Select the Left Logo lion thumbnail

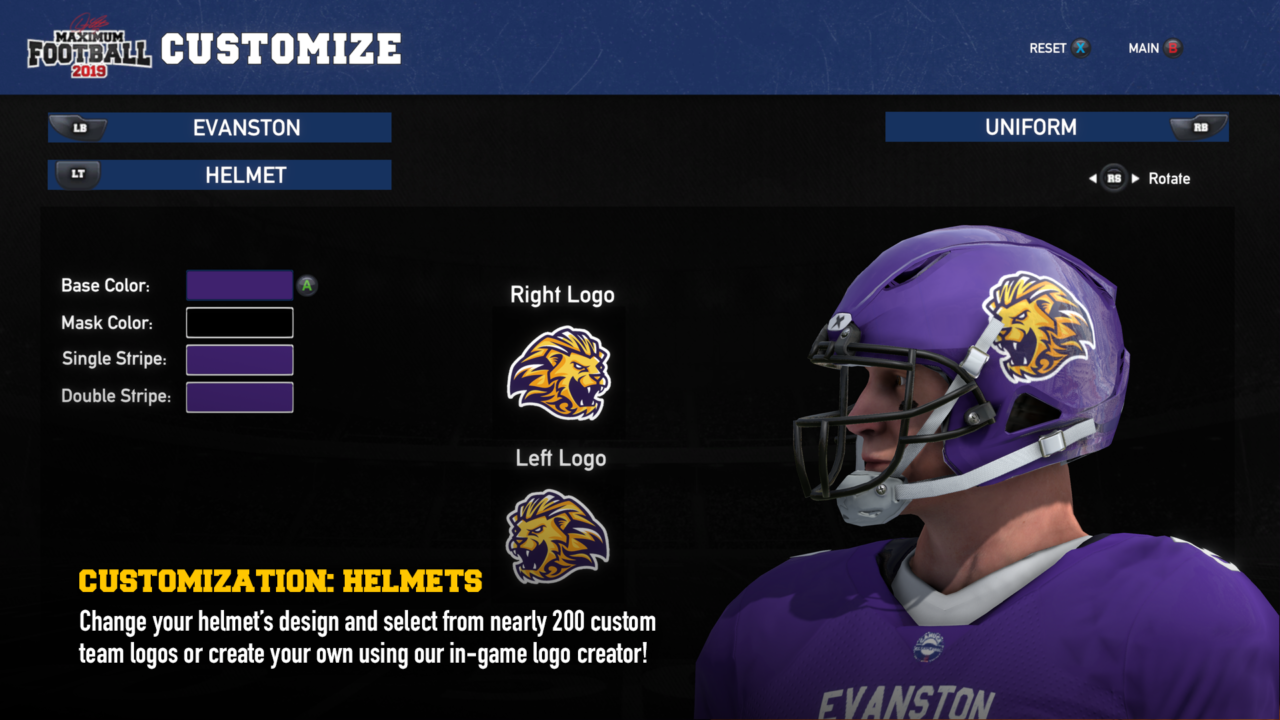[x=557, y=536]
